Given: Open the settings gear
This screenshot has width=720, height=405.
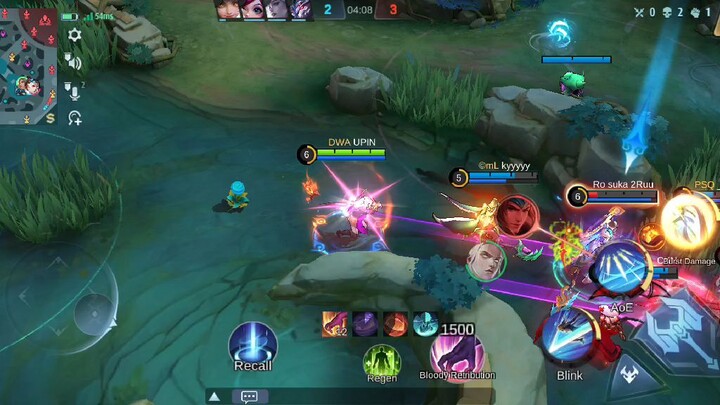Looking at the screenshot, I should point(75,35).
